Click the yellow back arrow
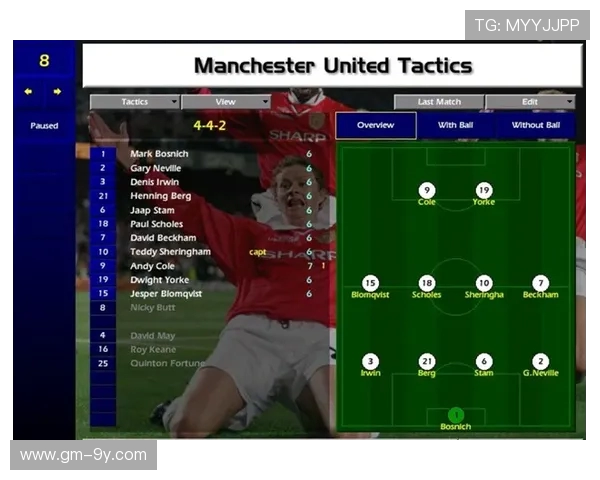 pos(29,92)
